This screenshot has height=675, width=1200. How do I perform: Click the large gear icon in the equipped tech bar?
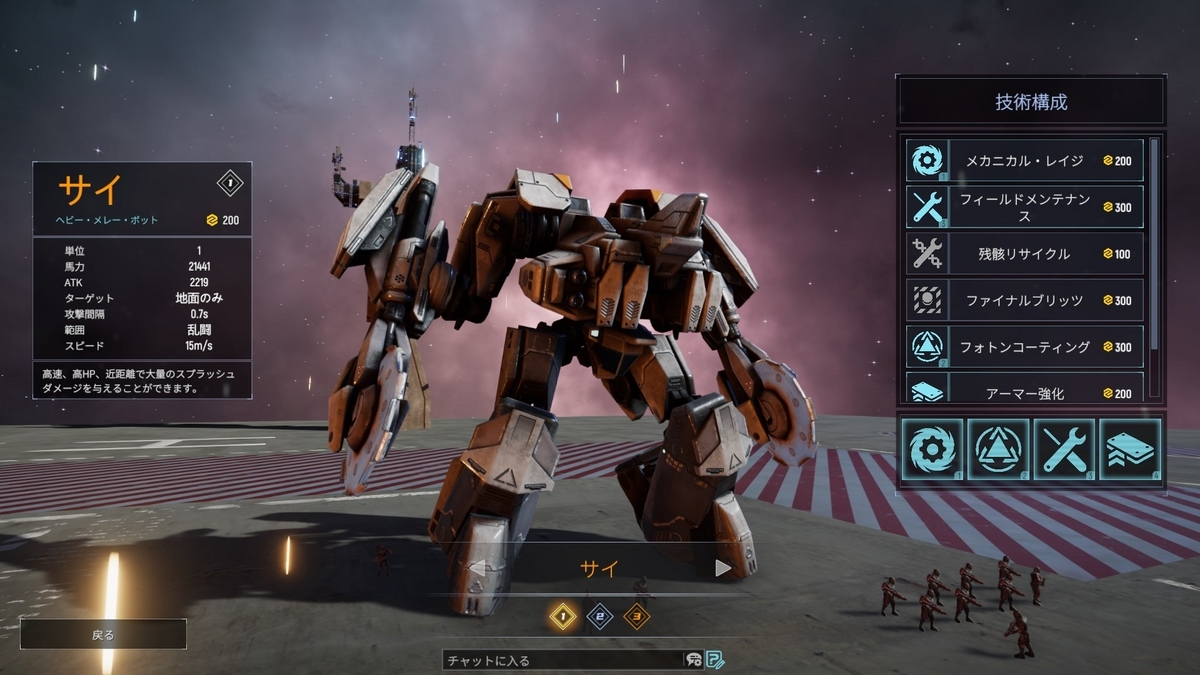[933, 450]
